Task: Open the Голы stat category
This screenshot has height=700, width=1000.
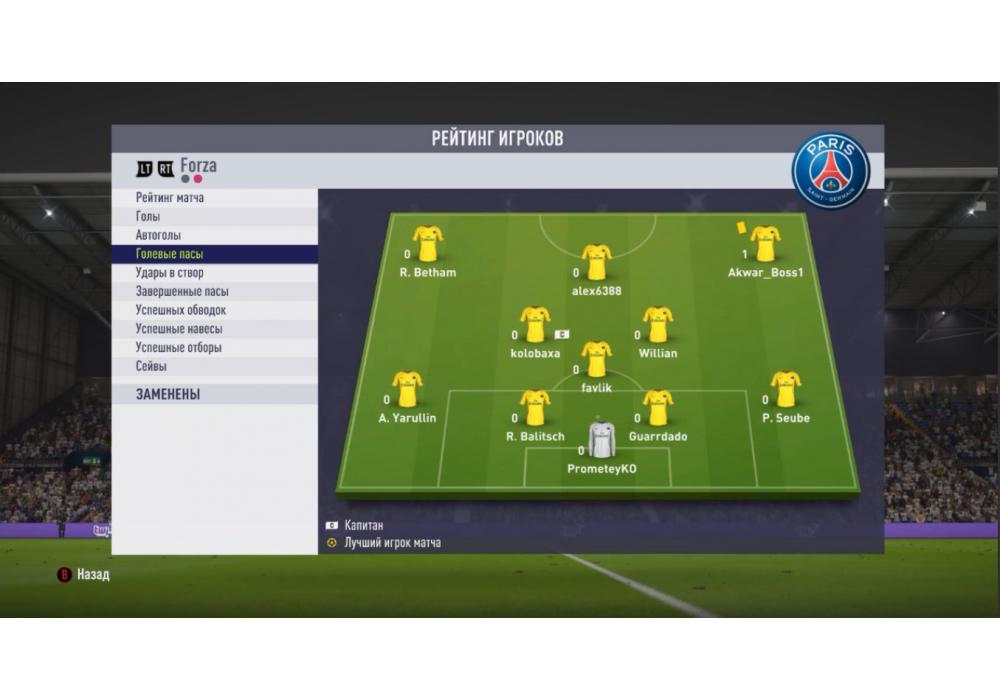Action: 148,216
